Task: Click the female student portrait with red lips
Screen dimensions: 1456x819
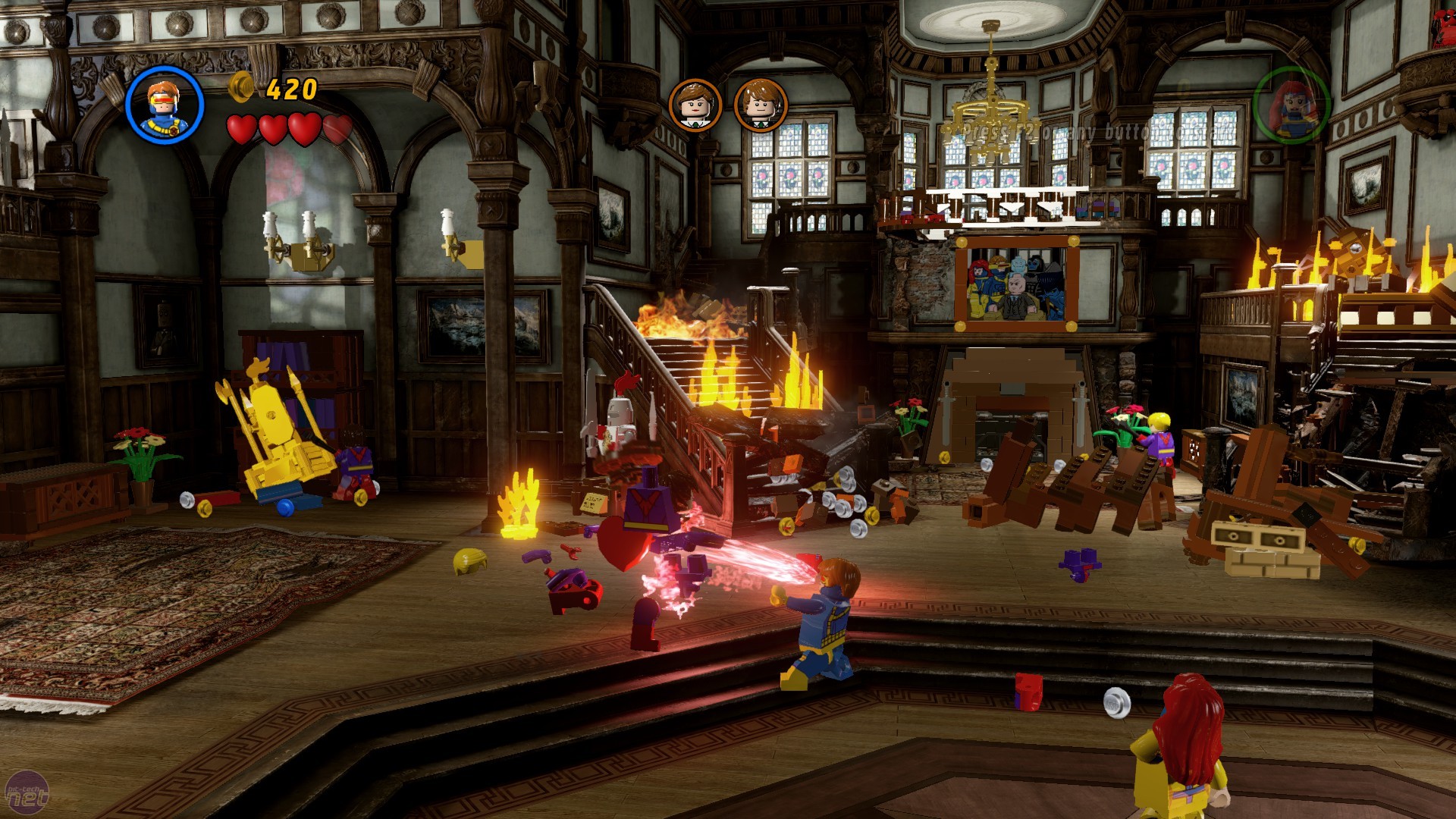Action: pyautogui.click(x=695, y=105)
